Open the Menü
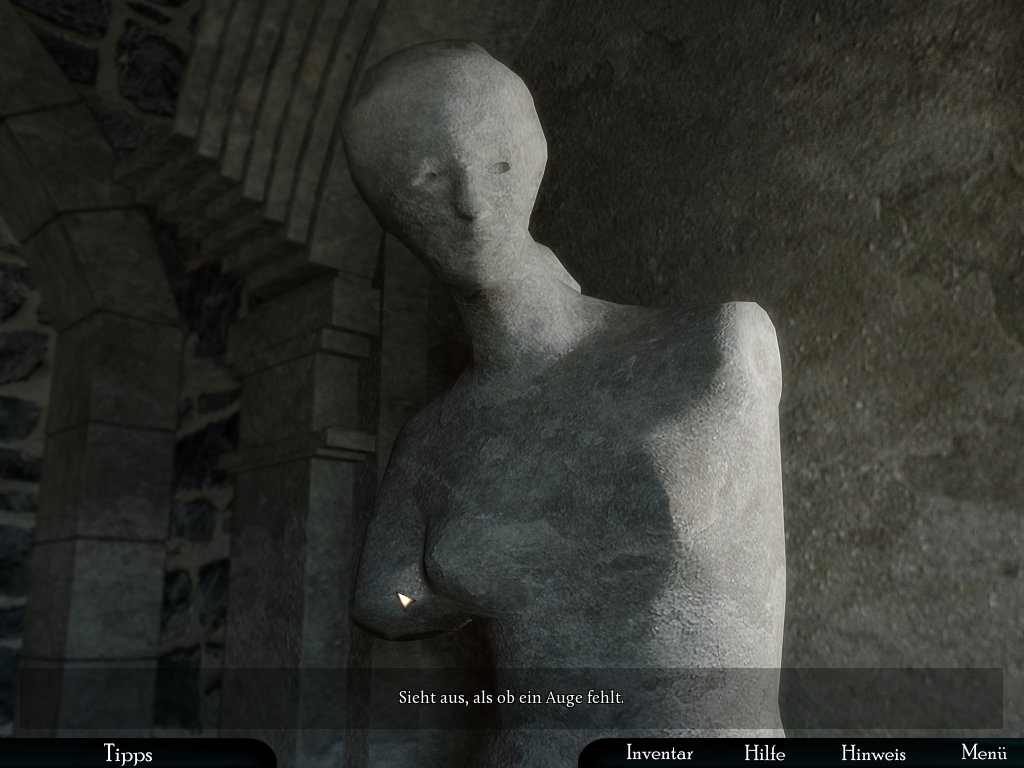The height and width of the screenshot is (768, 1024). pos(983,753)
